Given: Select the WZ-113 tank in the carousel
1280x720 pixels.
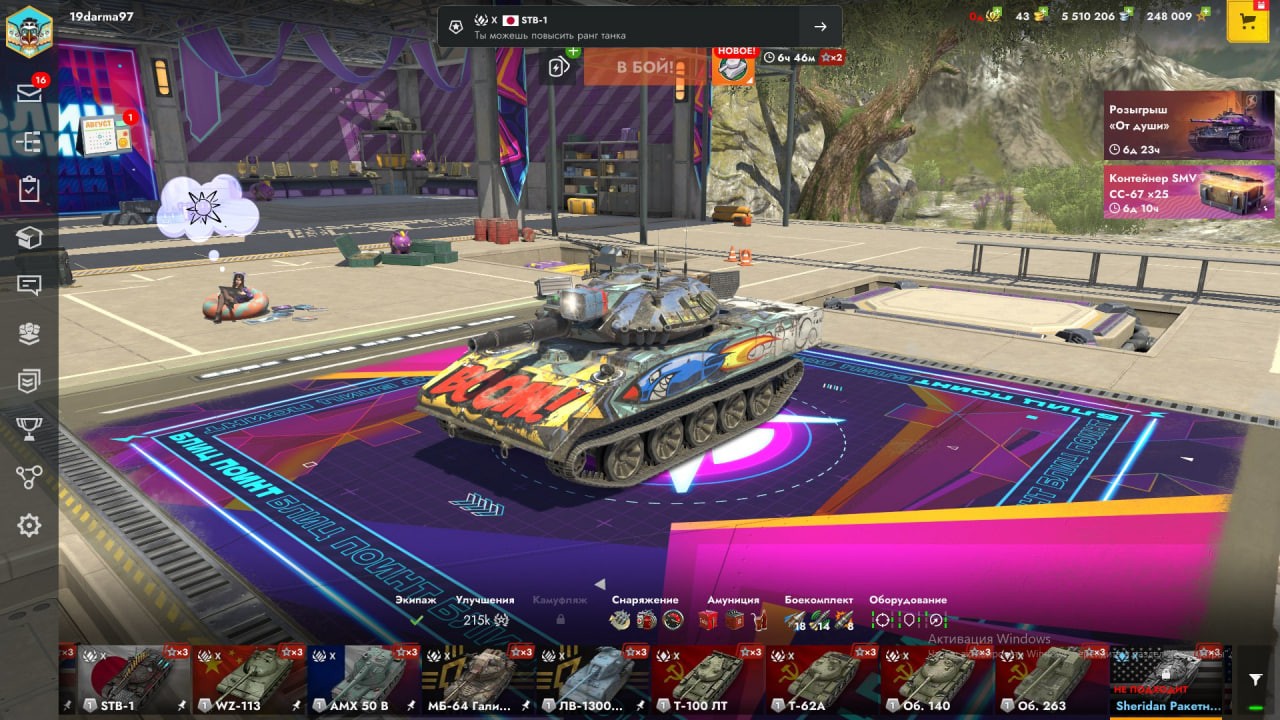Looking at the screenshot, I should coord(248,678).
